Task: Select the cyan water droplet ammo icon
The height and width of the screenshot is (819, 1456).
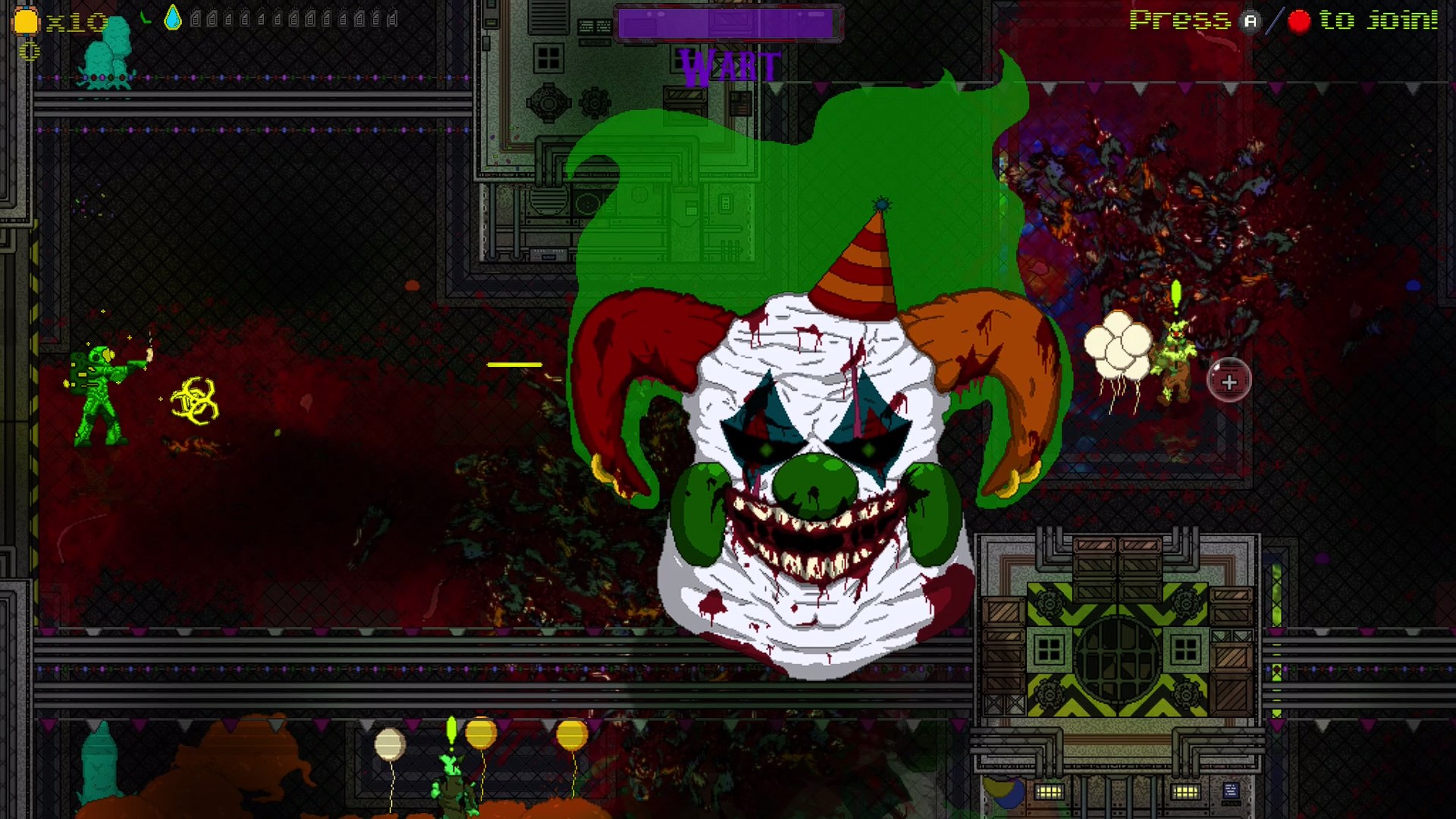Action: 172,18
